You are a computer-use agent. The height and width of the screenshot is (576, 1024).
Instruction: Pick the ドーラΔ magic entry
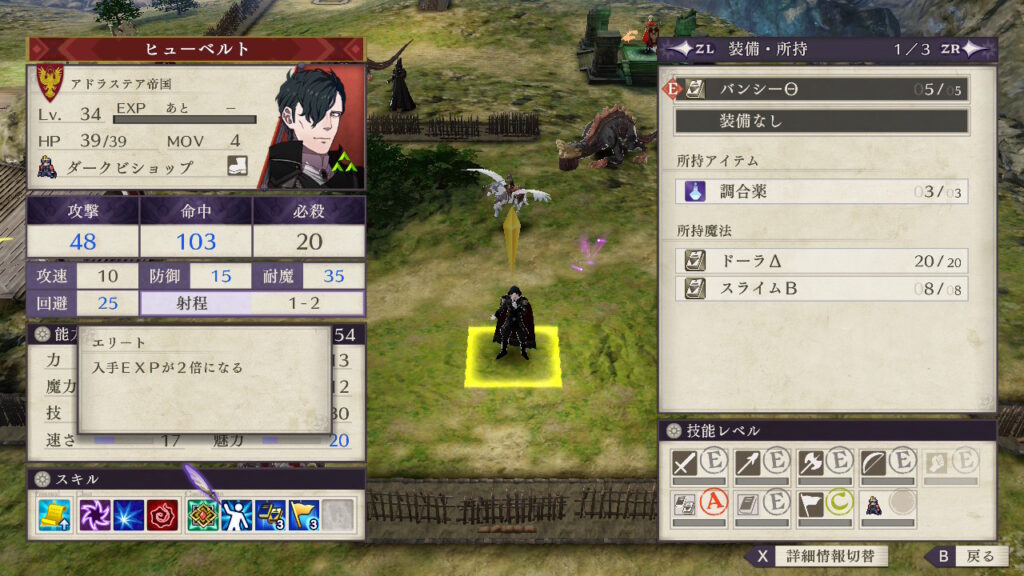pyautogui.click(x=821, y=260)
